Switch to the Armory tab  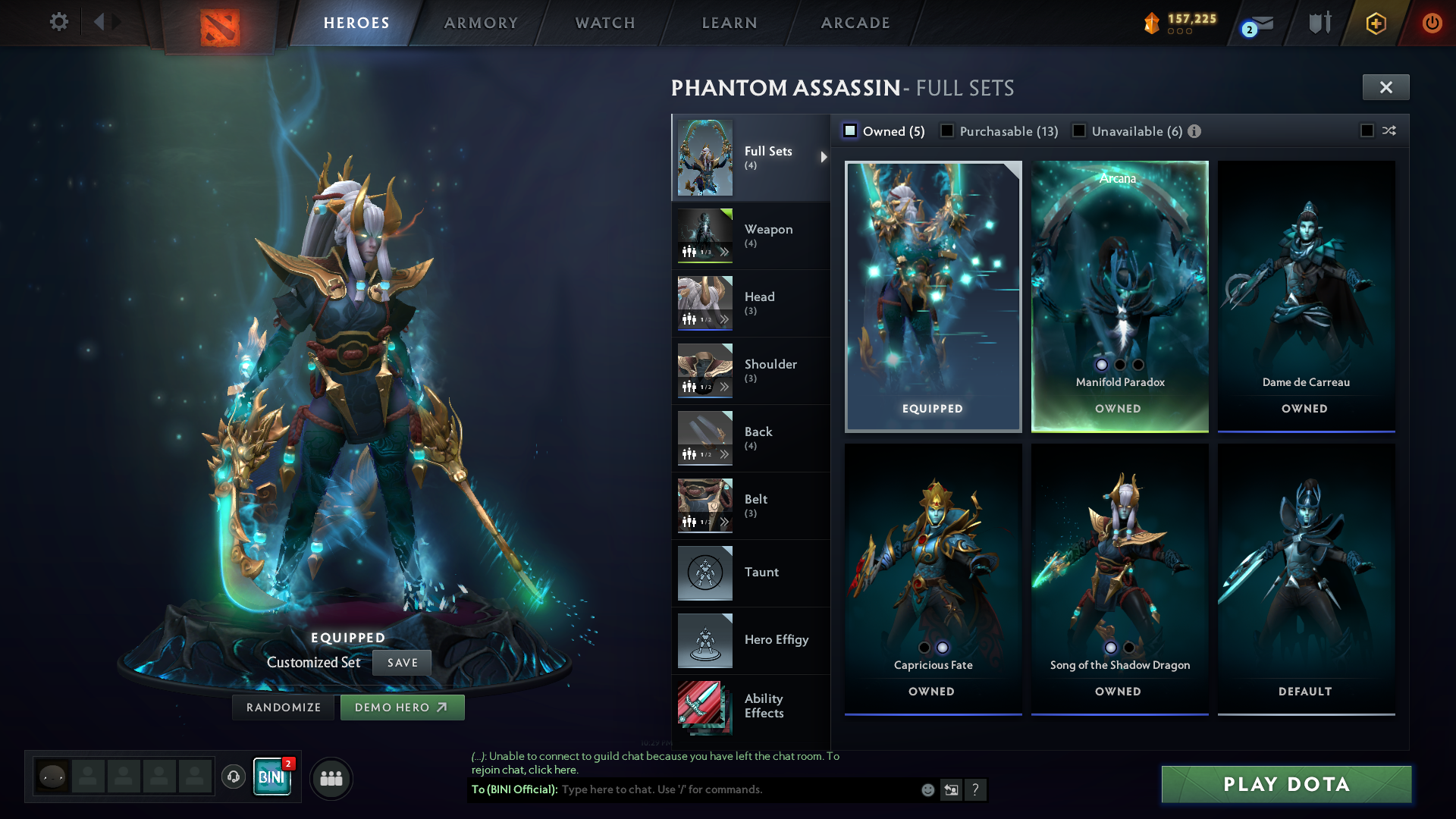pos(481,23)
